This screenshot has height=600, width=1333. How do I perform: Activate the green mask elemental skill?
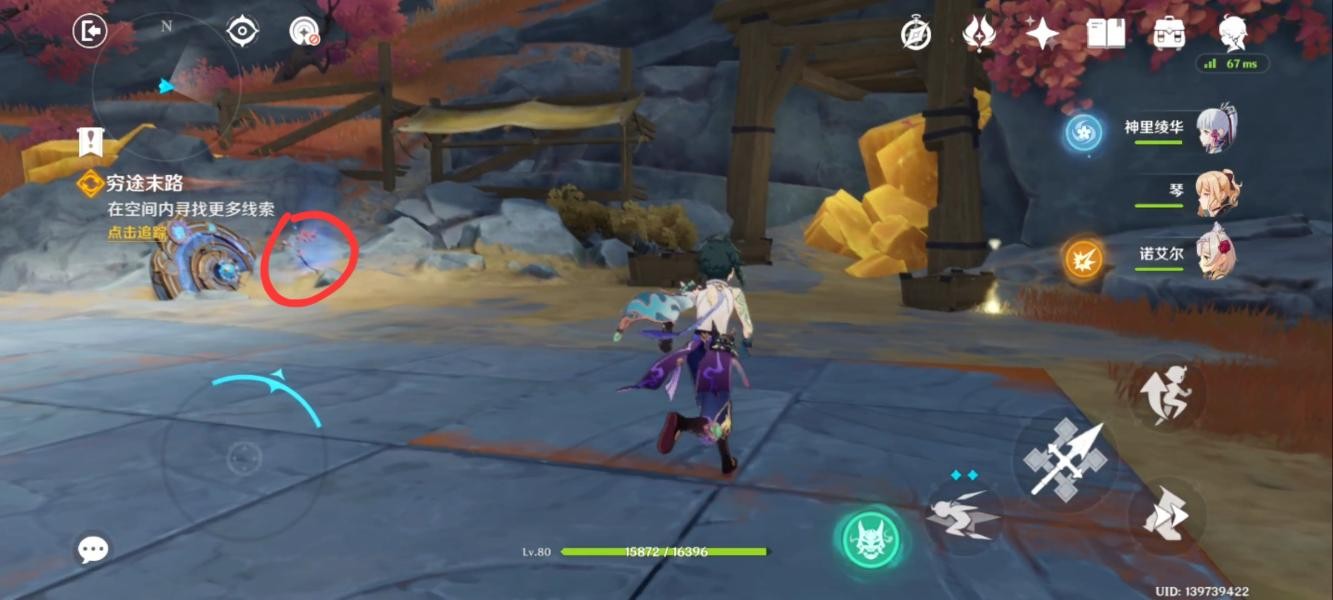click(x=866, y=541)
